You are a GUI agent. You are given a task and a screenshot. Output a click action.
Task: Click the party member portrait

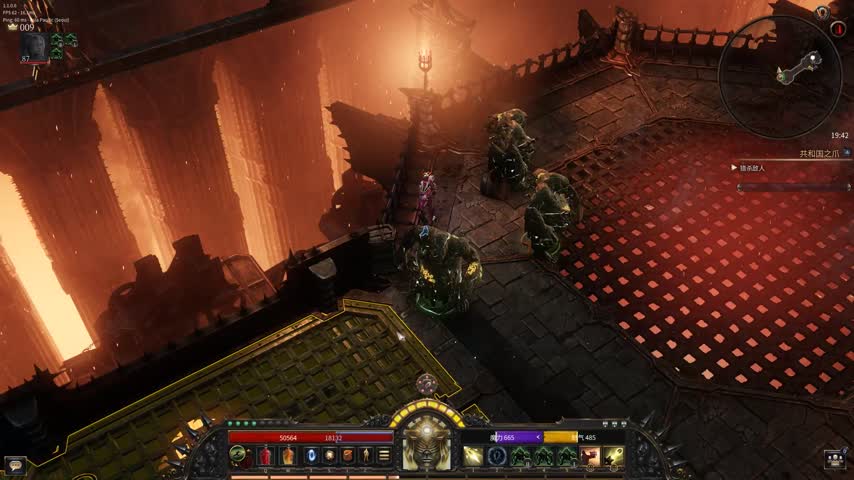pos(33,46)
